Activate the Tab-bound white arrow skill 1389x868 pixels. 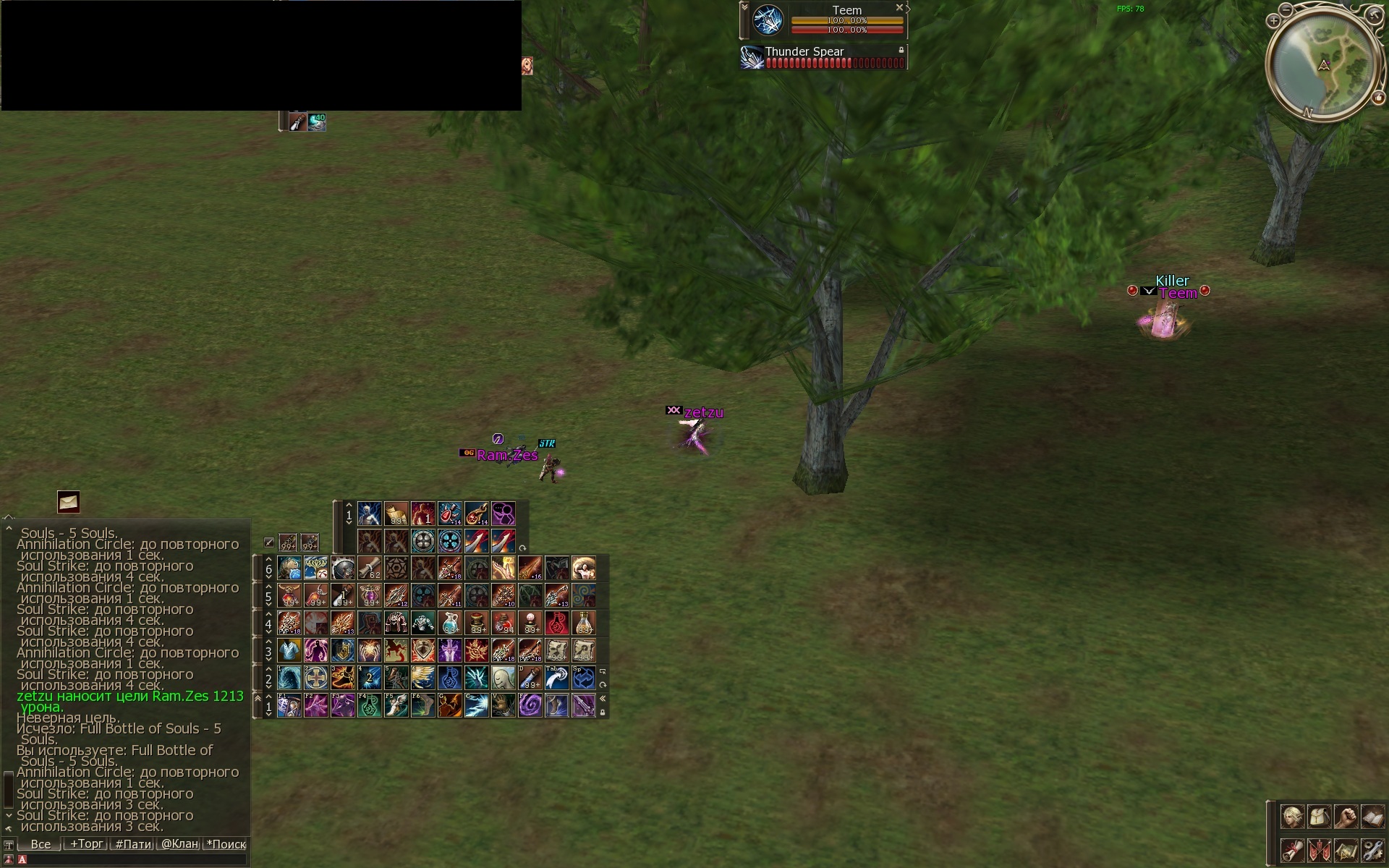click(556, 678)
